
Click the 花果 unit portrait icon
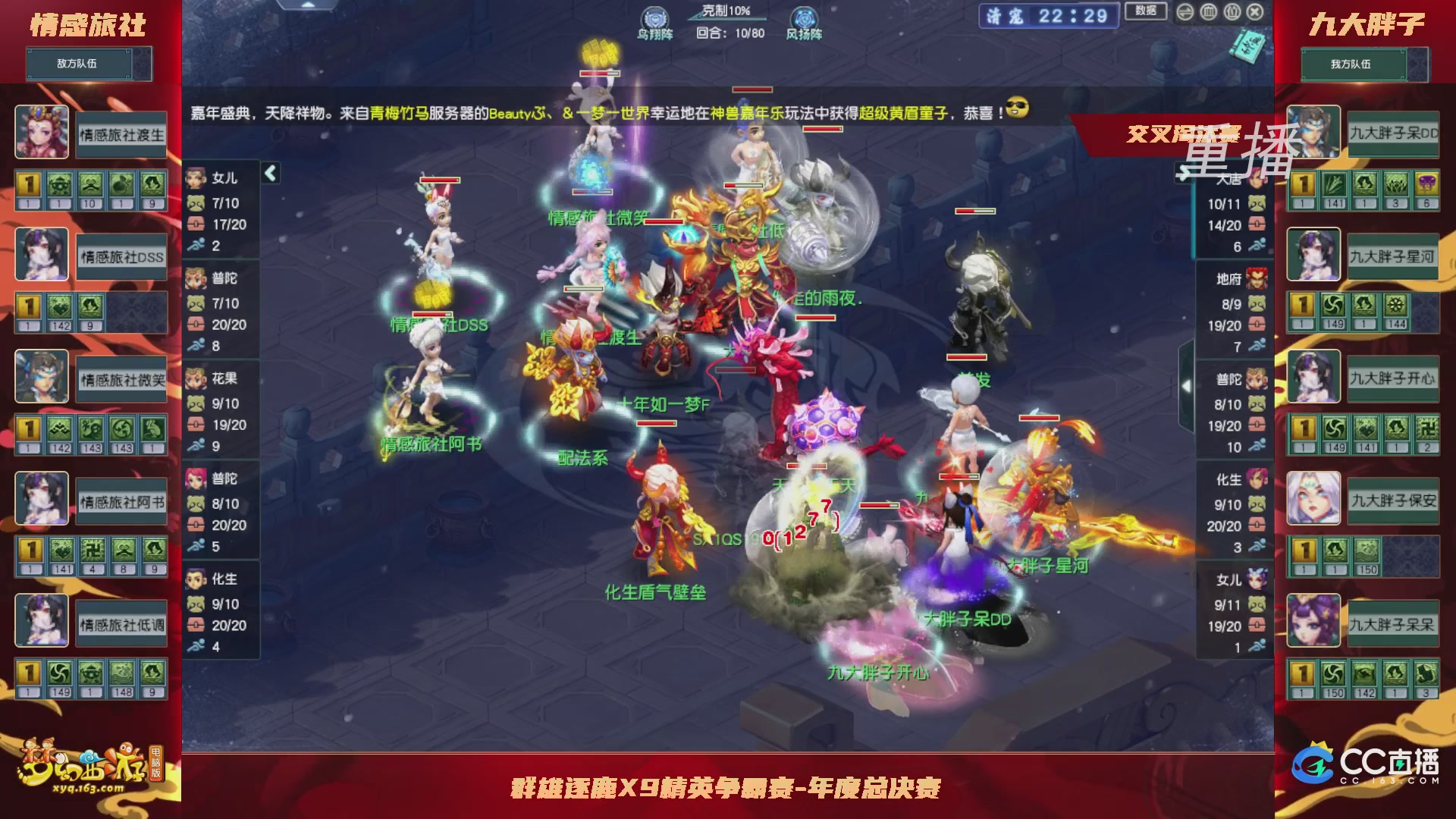pyautogui.click(x=195, y=379)
